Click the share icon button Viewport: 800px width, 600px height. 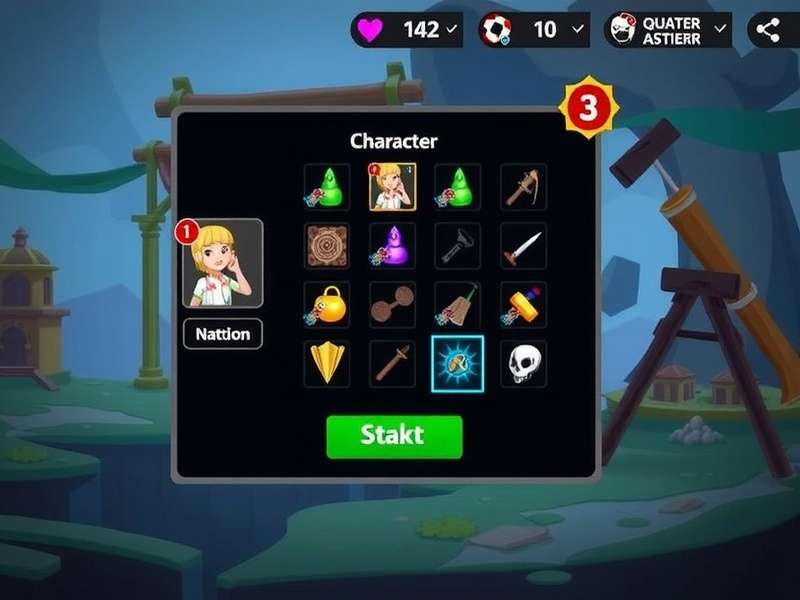pos(768,30)
